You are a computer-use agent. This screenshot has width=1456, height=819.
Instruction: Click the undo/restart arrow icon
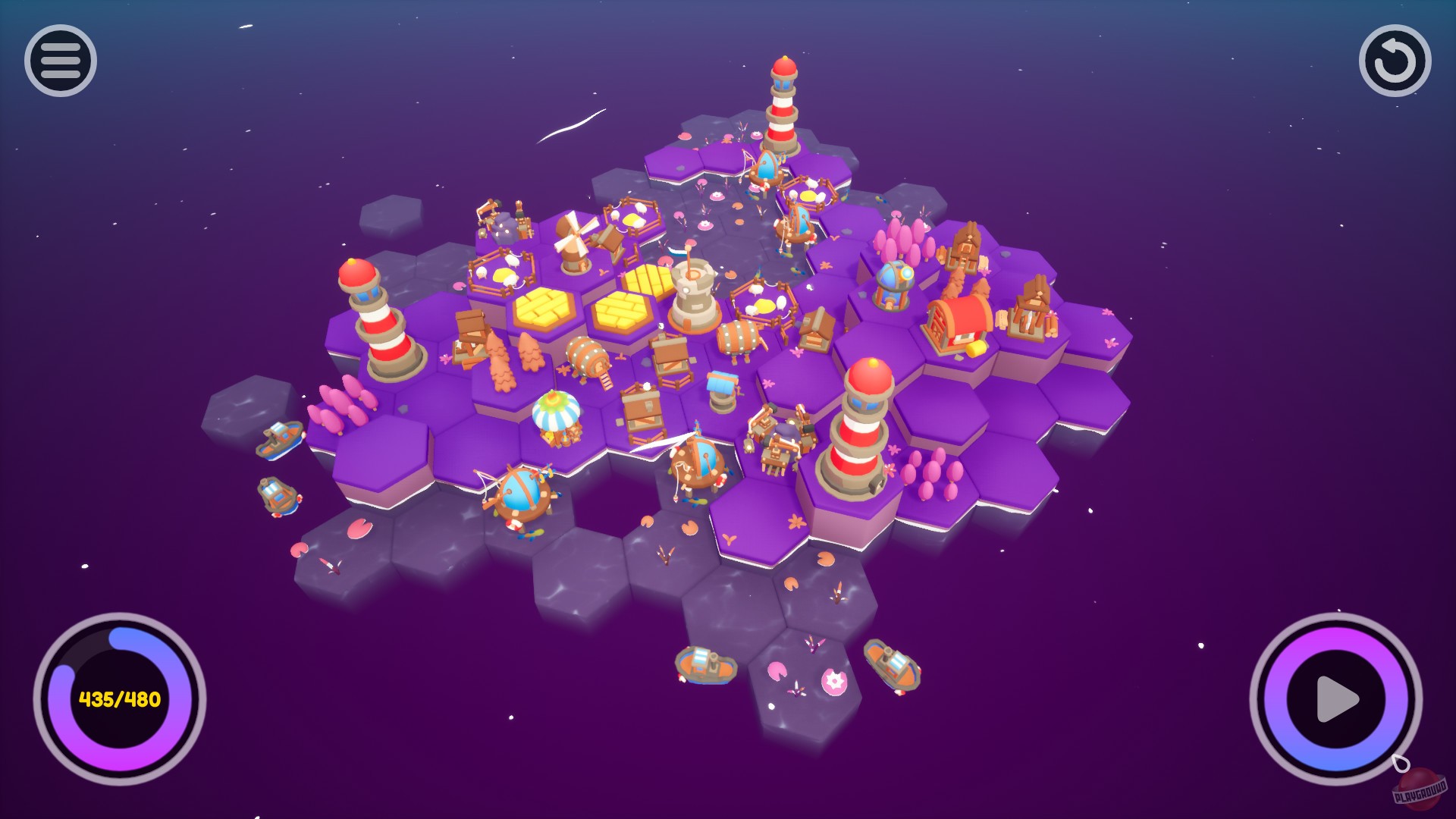1395,62
